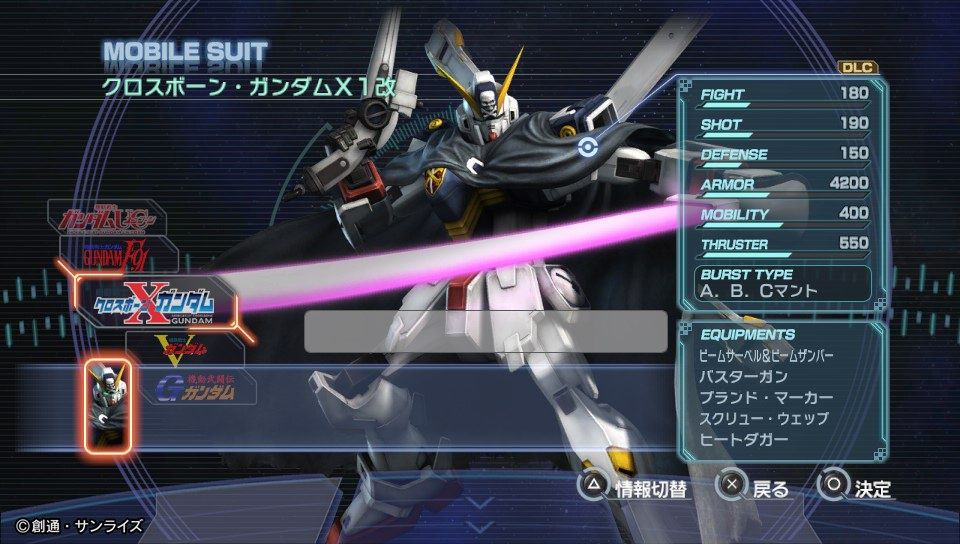Pick the G Gundam series logo
This screenshot has height=544, width=960.
click(x=197, y=385)
